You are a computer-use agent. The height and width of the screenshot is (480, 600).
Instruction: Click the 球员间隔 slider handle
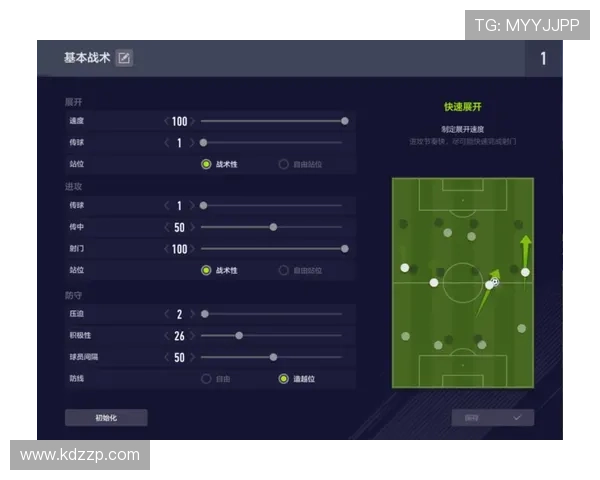coord(273,357)
